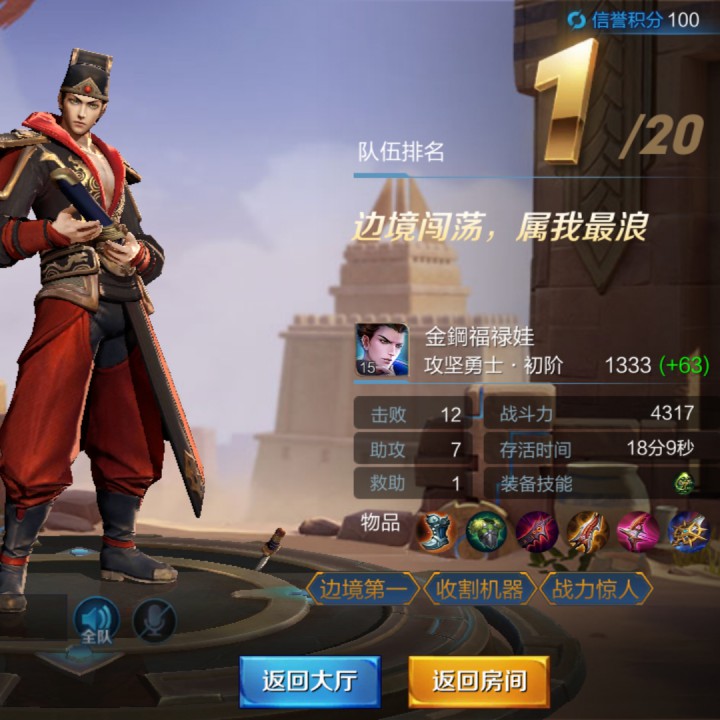Choose the 返回房间 (return to room) button

pos(479,681)
